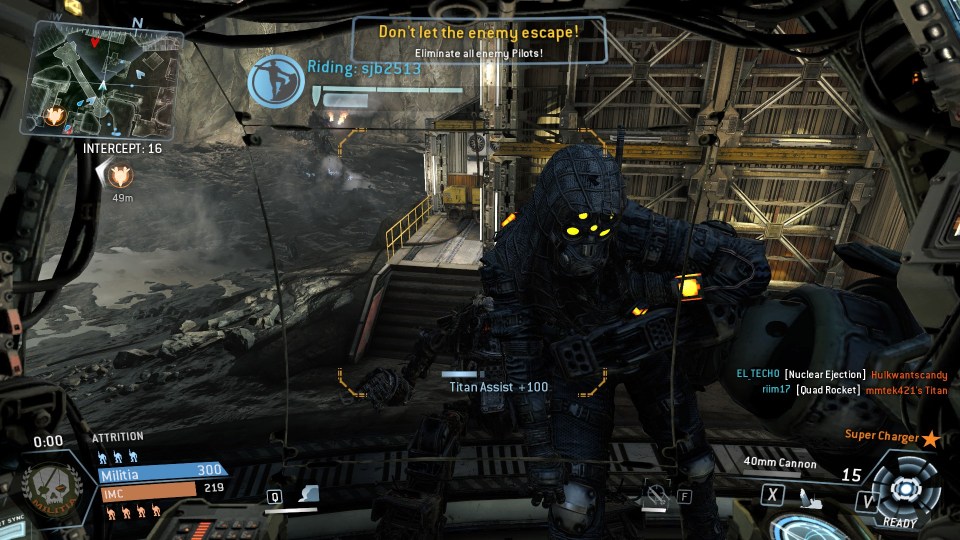This screenshot has width=960, height=540.
Task: Select the 40mm Cannon weapon label
Action: [780, 463]
